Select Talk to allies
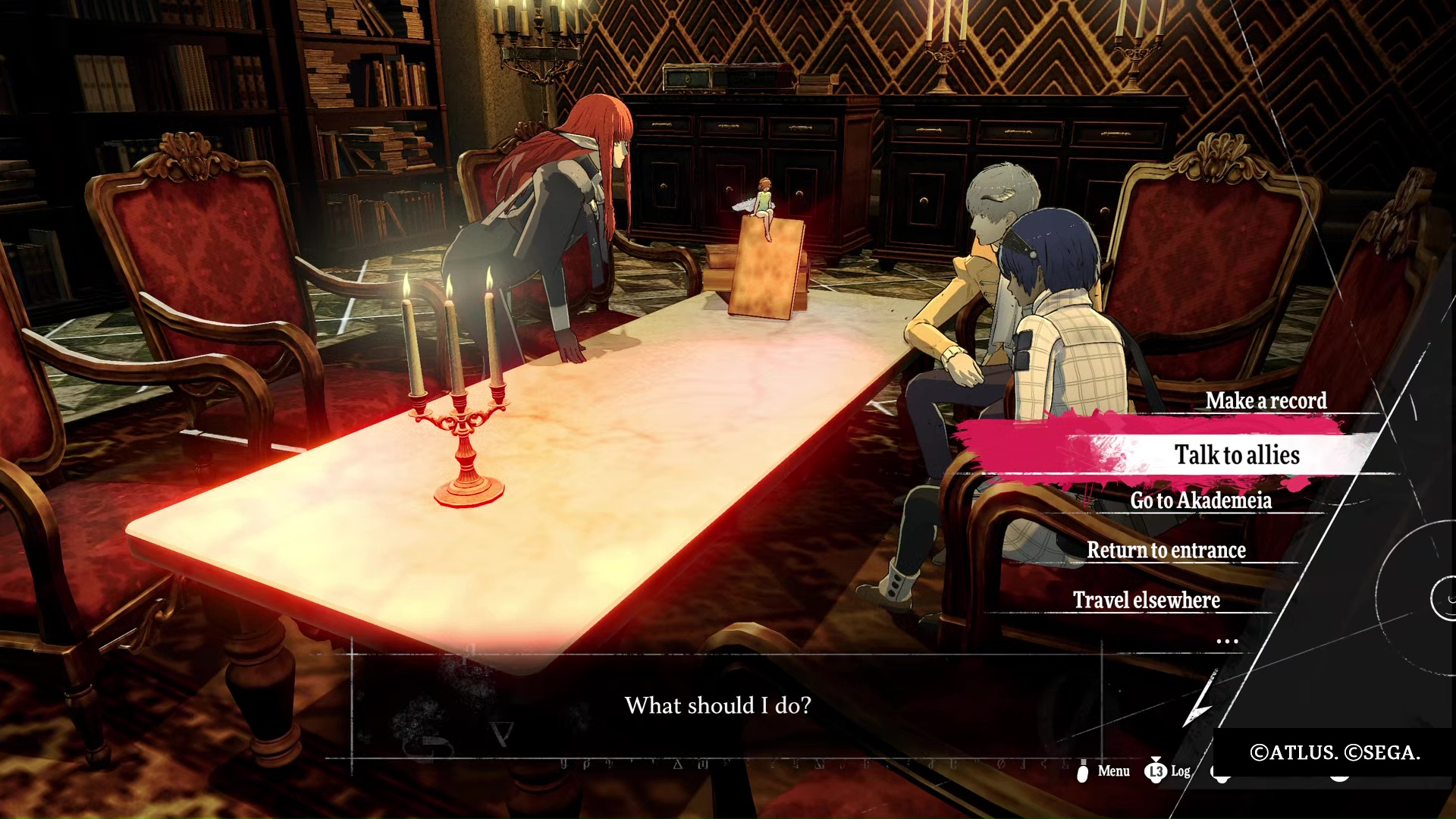 tap(1237, 455)
